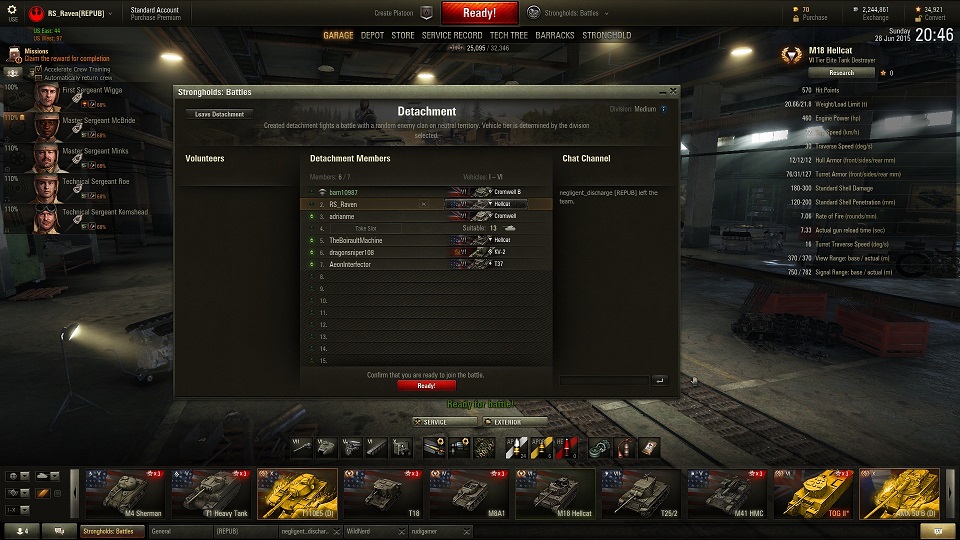This screenshot has width=960, height=540.
Task: Open the Depot tab
Action: 372,35
